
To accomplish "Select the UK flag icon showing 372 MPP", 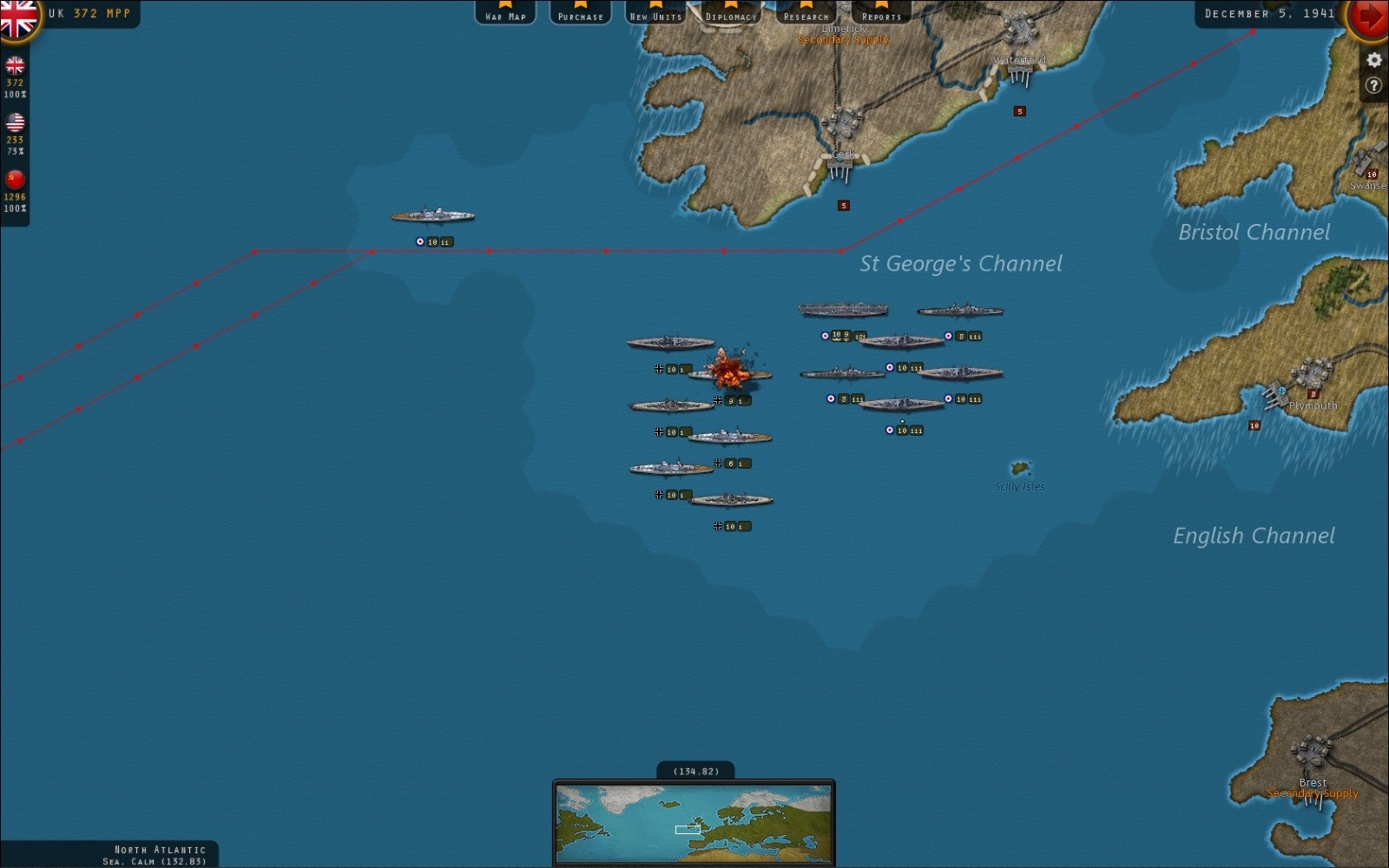I will click(14, 65).
